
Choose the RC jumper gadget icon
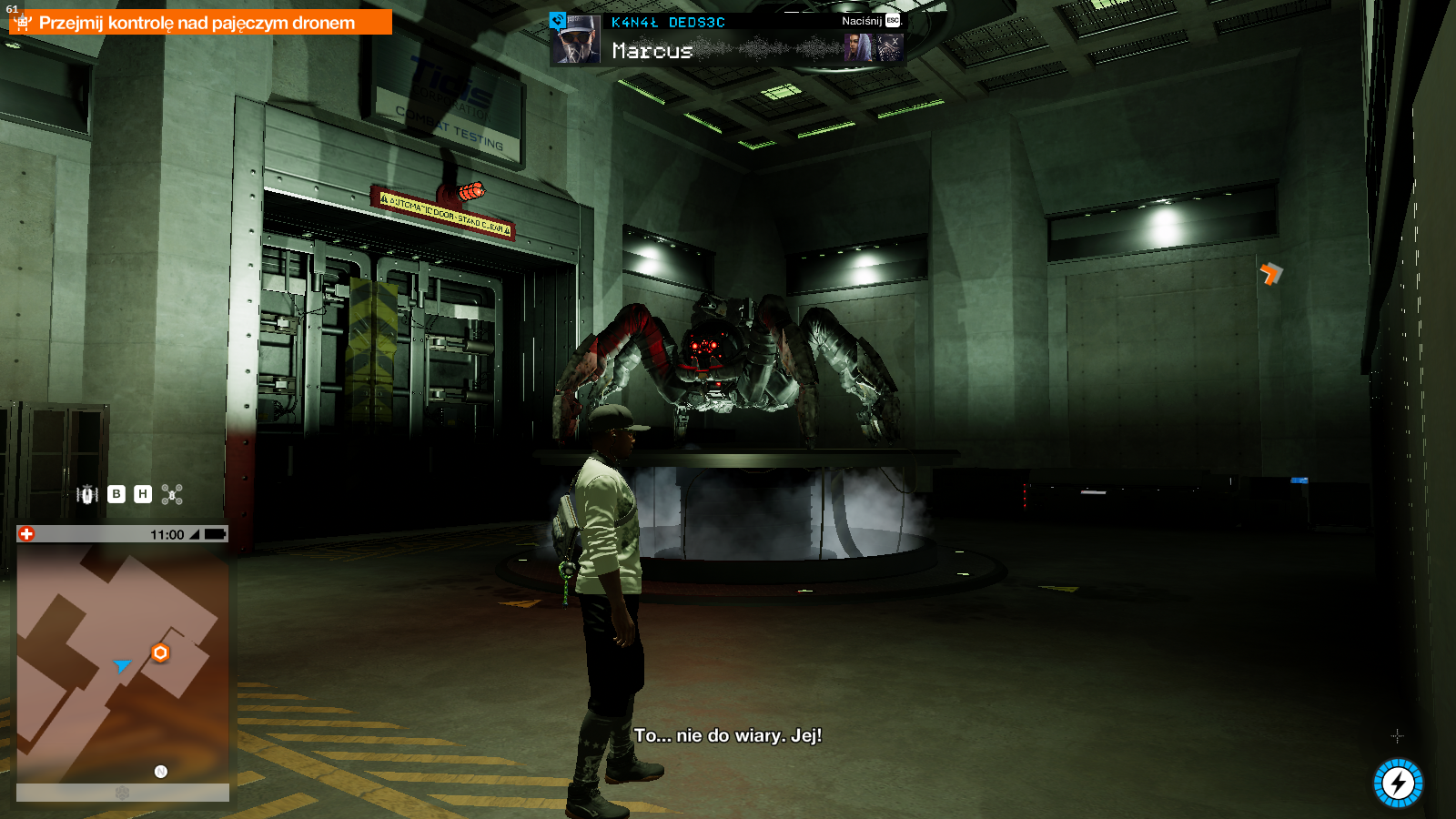[x=87, y=494]
